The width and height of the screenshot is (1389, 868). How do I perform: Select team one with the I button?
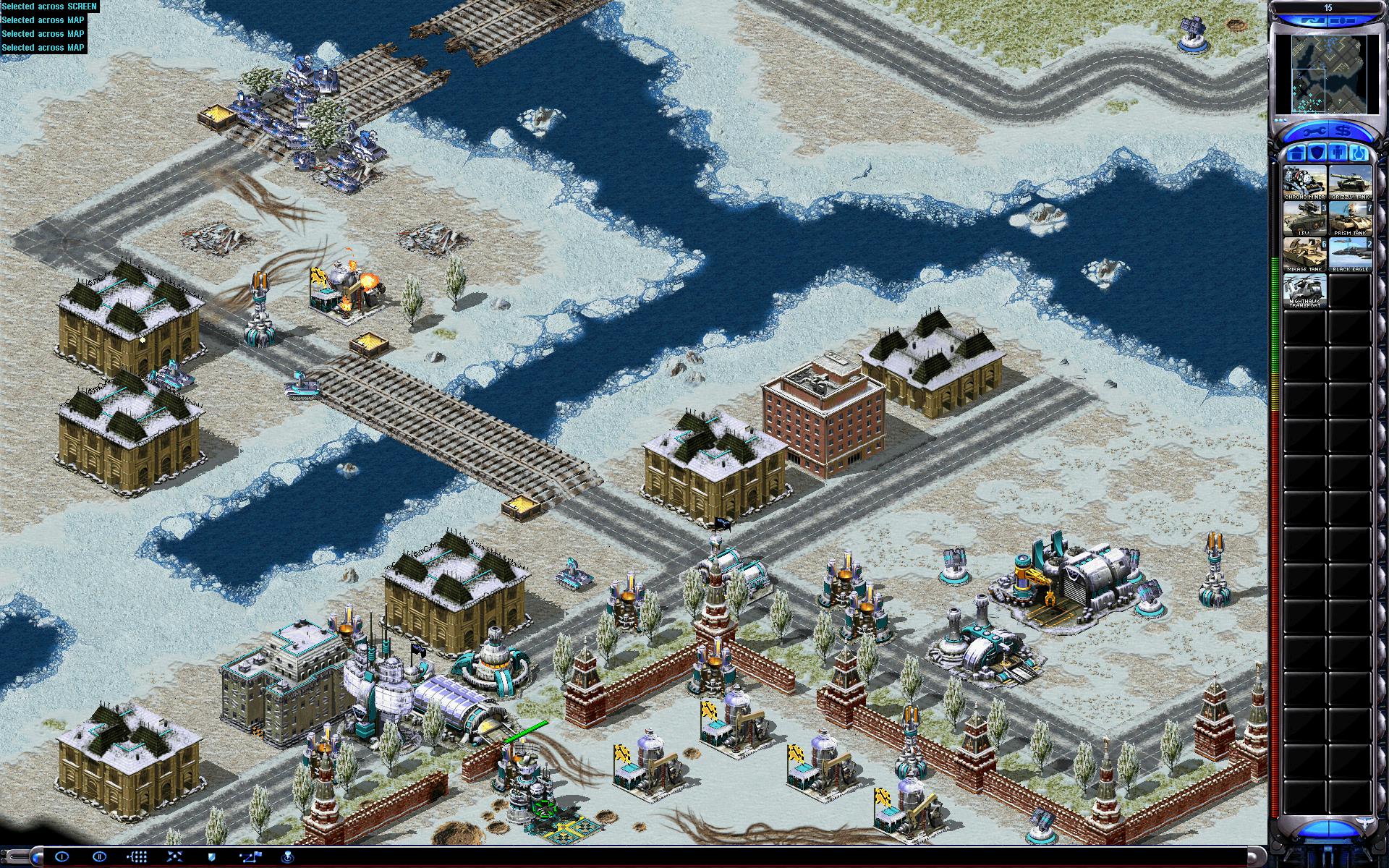click(62, 857)
